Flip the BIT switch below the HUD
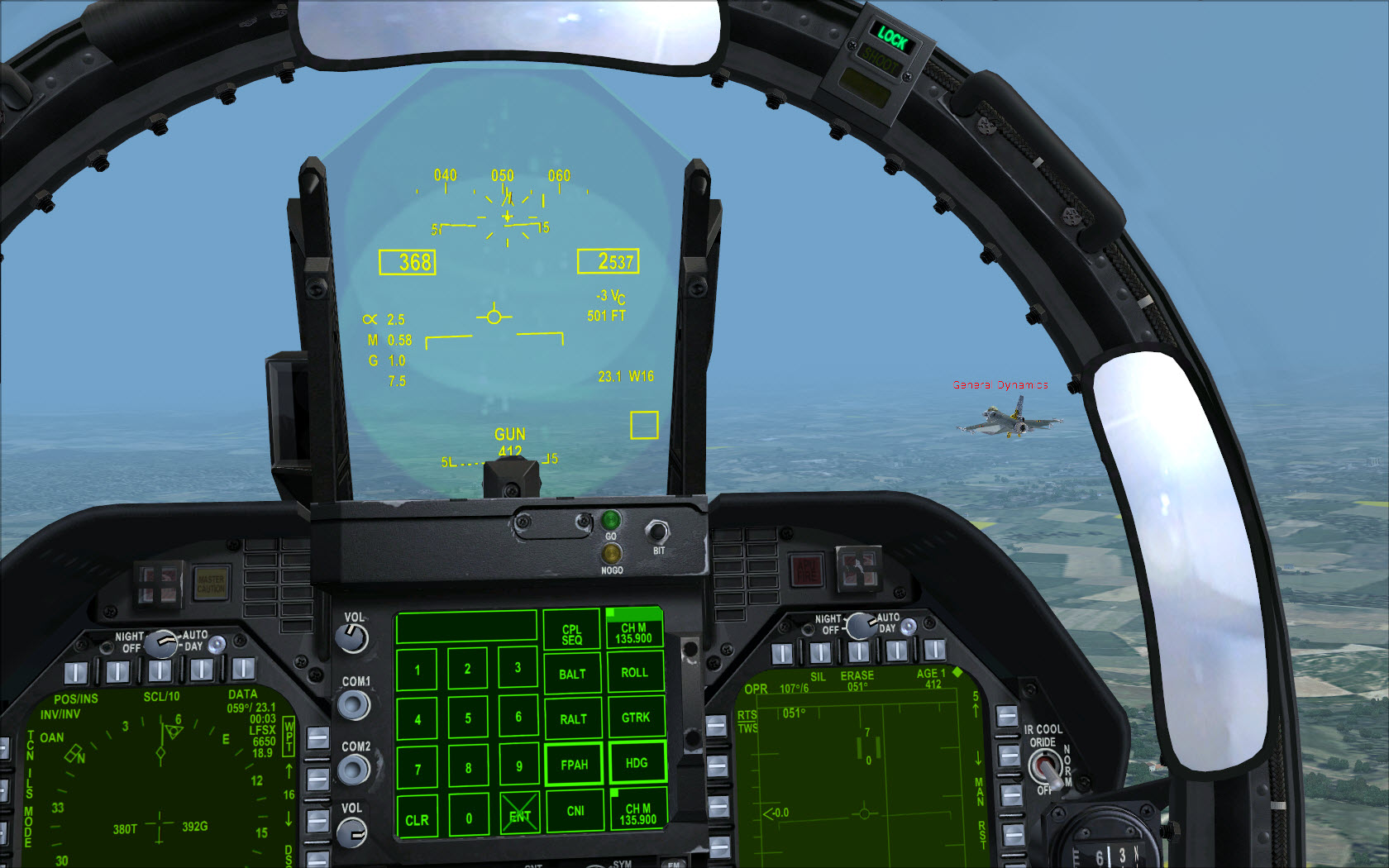The width and height of the screenshot is (1389, 868). pos(656,532)
